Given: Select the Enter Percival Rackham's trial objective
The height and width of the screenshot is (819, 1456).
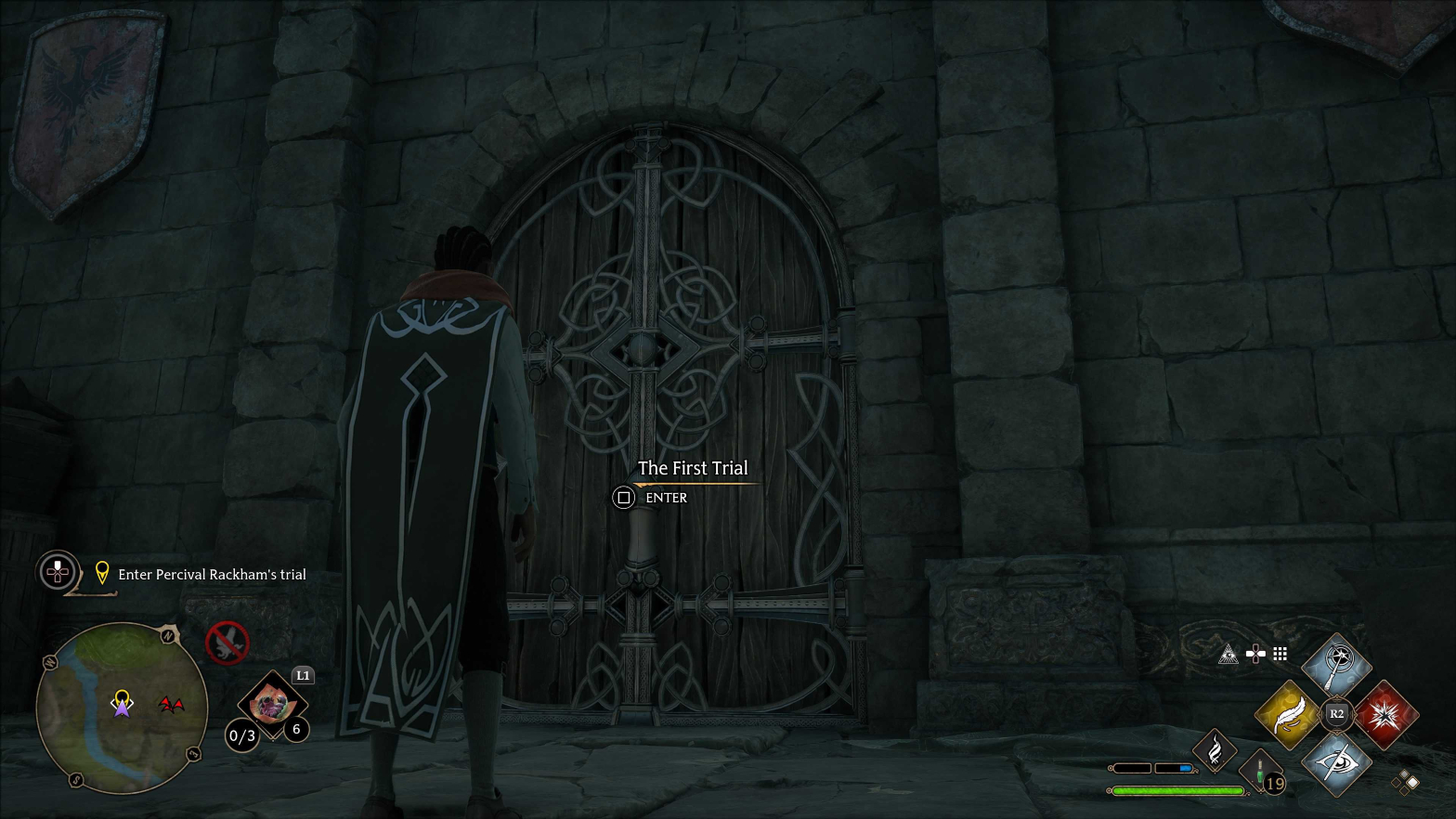Looking at the screenshot, I should [x=211, y=575].
